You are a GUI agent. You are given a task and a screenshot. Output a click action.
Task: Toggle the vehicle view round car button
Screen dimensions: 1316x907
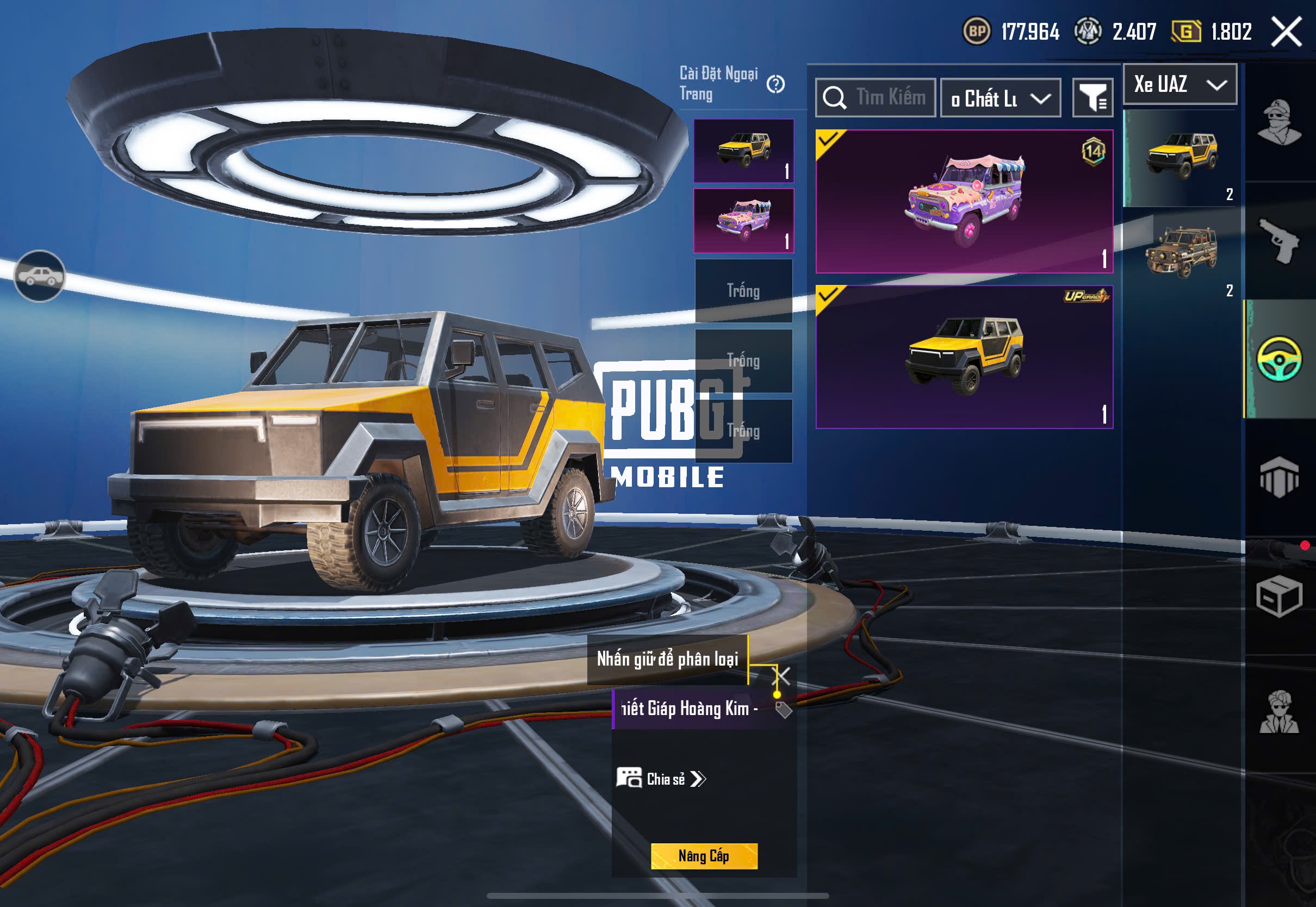(x=39, y=276)
